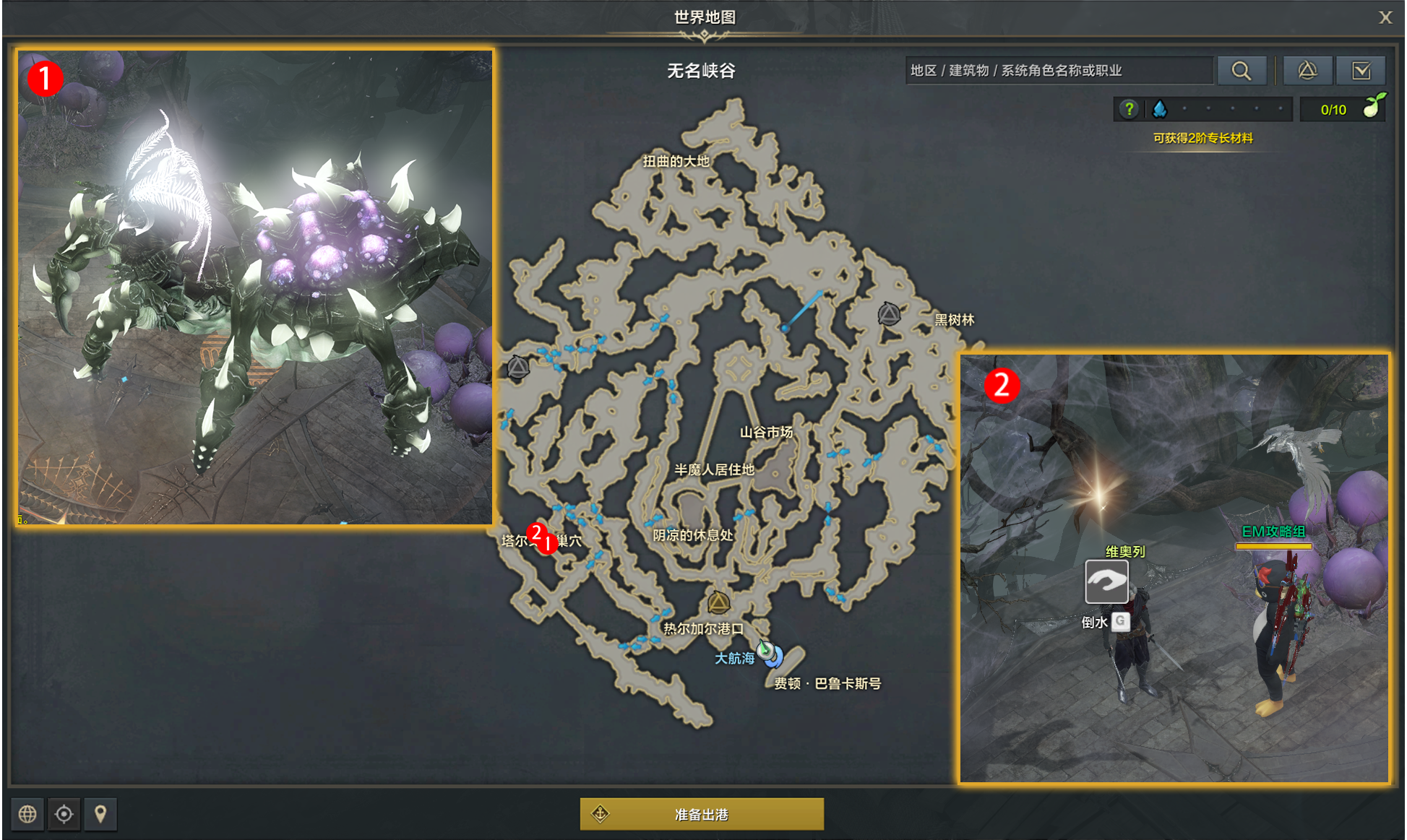The width and height of the screenshot is (1407, 840).
Task: Open the checkmark filter button
Action: pyautogui.click(x=1361, y=71)
